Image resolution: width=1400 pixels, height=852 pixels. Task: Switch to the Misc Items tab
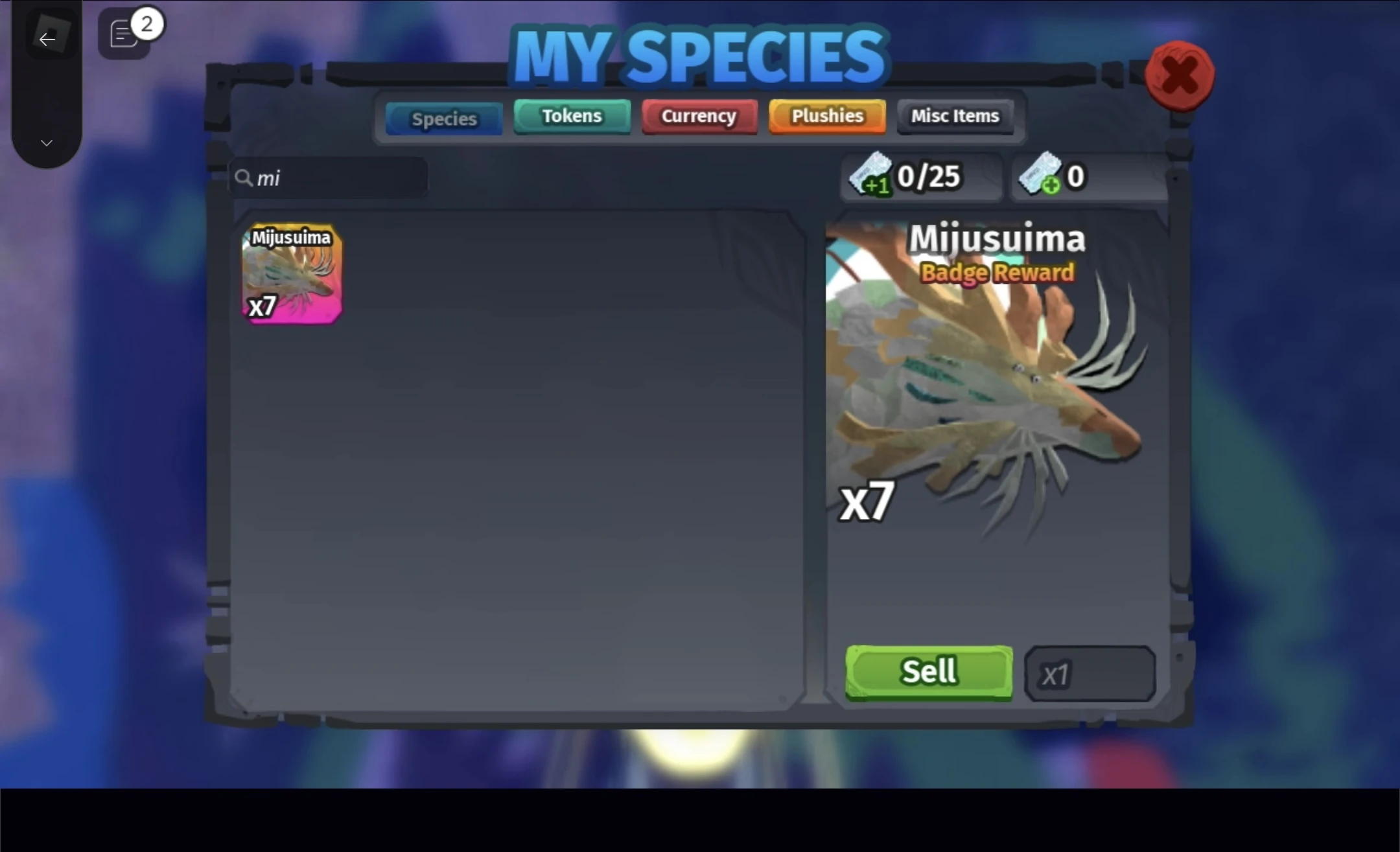pyautogui.click(x=955, y=115)
